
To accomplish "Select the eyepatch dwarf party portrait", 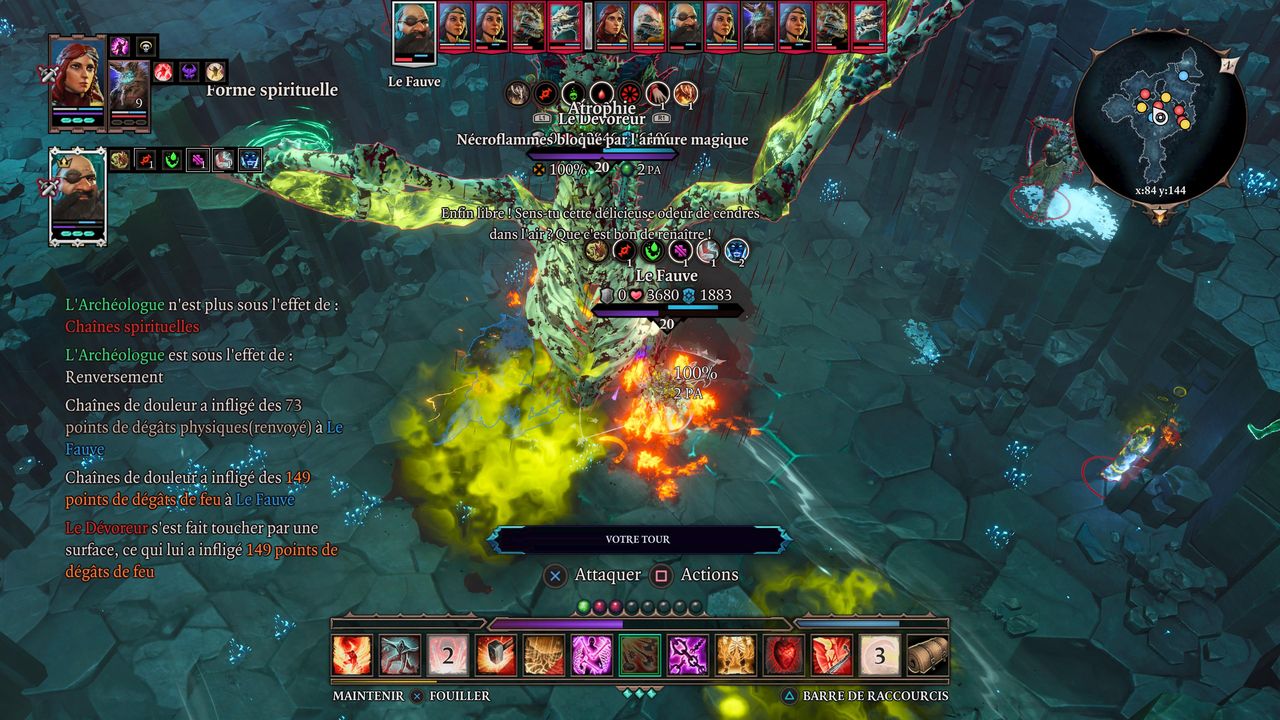I will (77, 195).
